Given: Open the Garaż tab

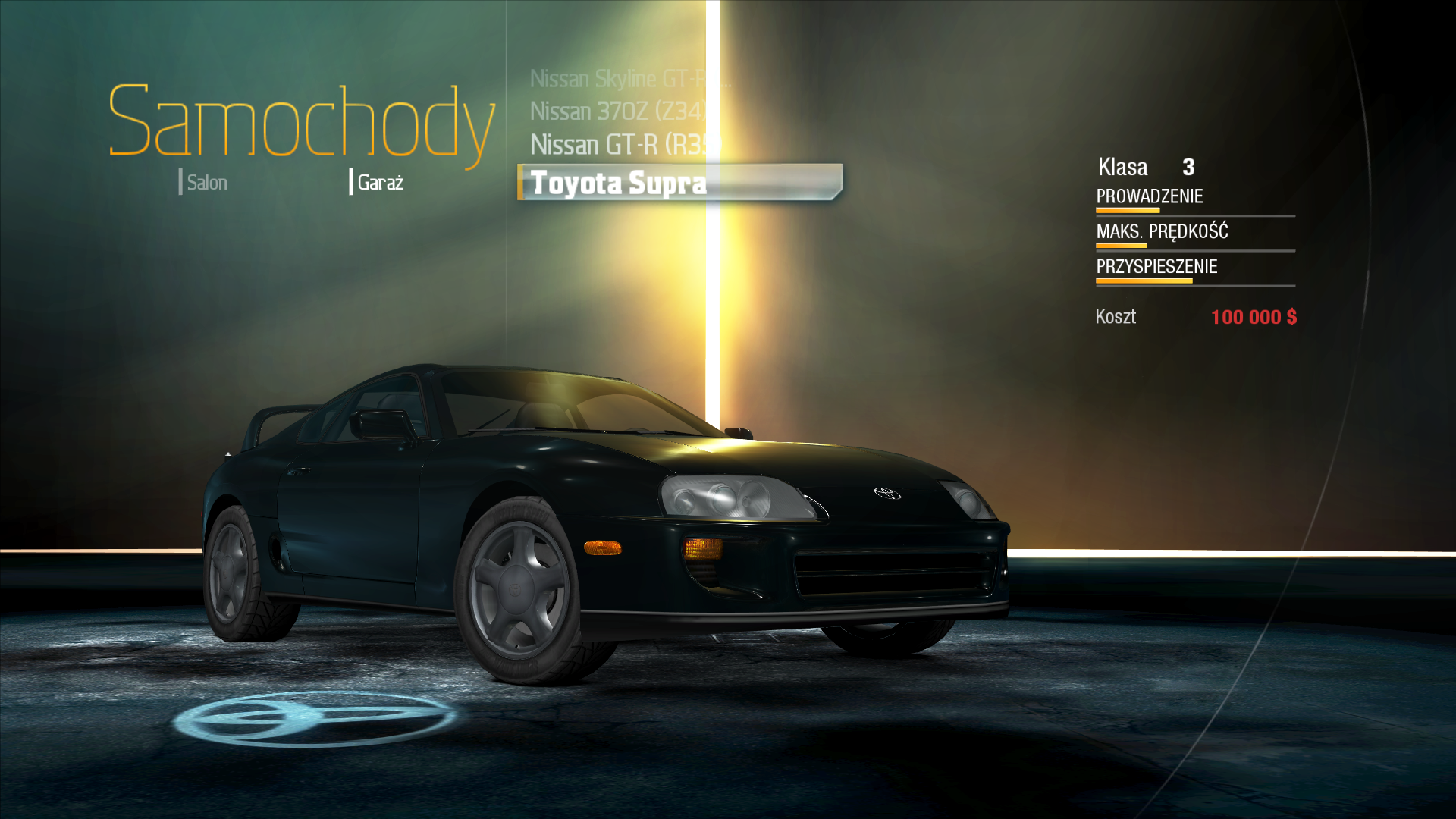Looking at the screenshot, I should pyautogui.click(x=379, y=183).
